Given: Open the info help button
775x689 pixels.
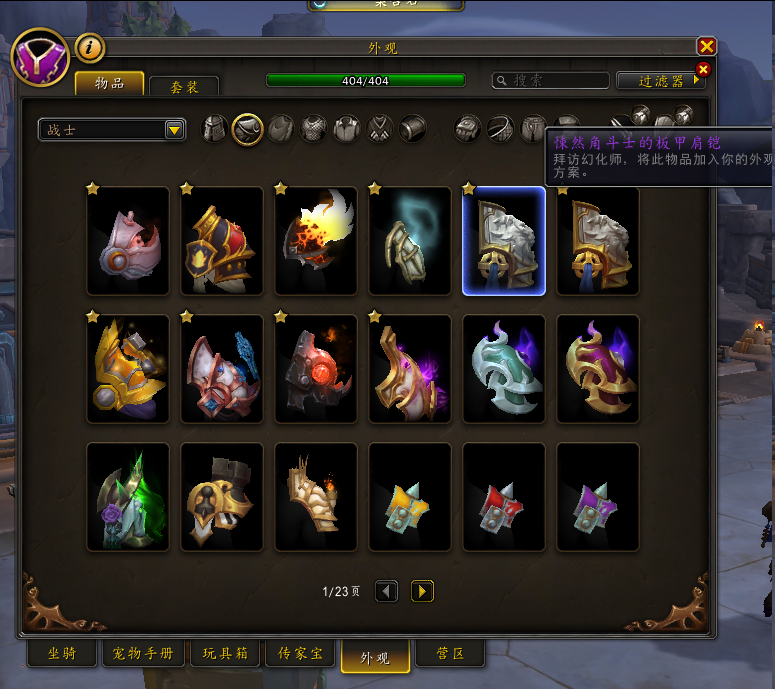Looking at the screenshot, I should 90,47.
